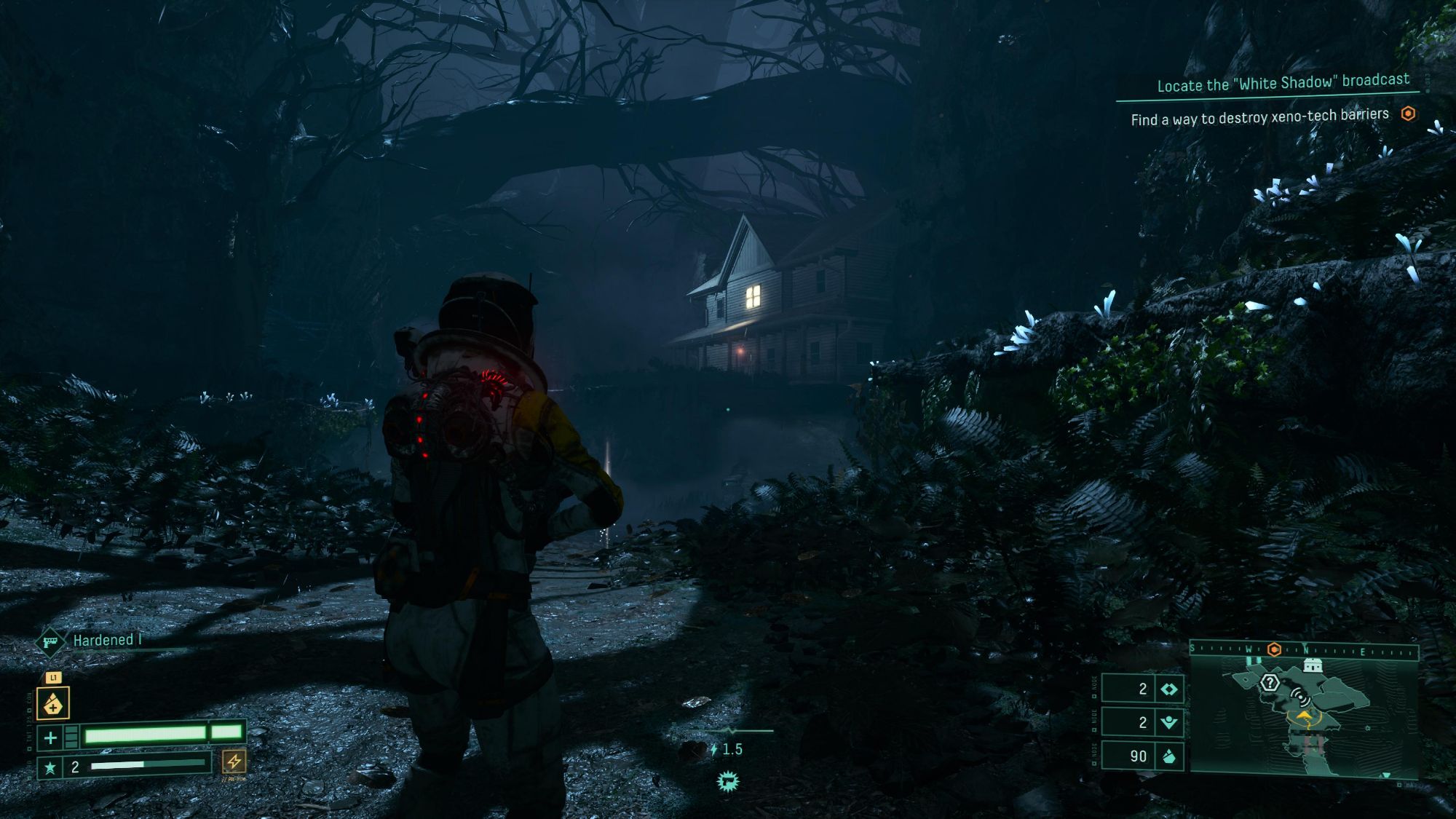Expand the orange hexagon on the compass bar
The height and width of the screenshot is (819, 1456).
[x=1274, y=649]
